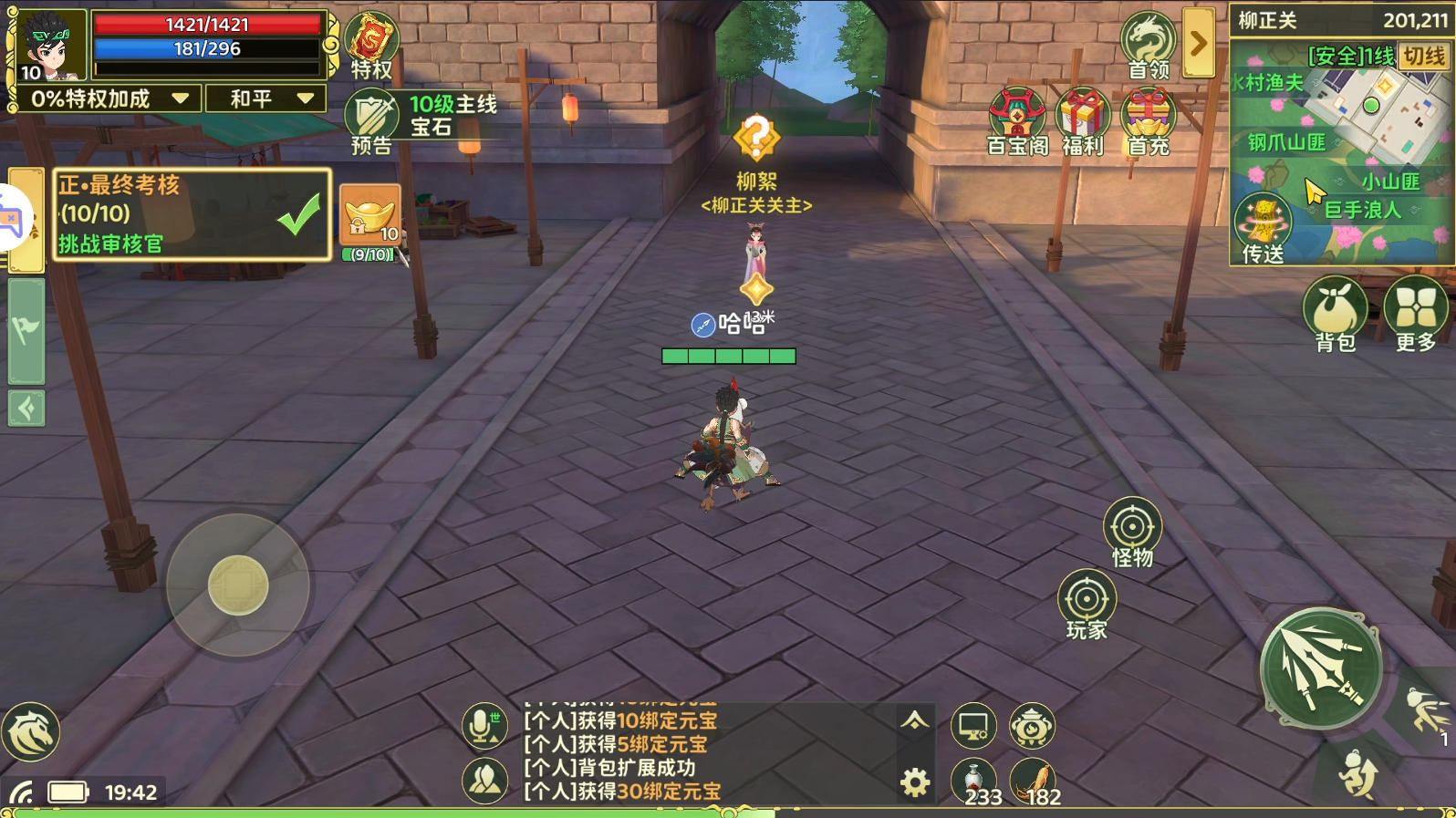Image resolution: width=1456 pixels, height=818 pixels.
Task: Open chat settings gear
Action: pos(915,782)
